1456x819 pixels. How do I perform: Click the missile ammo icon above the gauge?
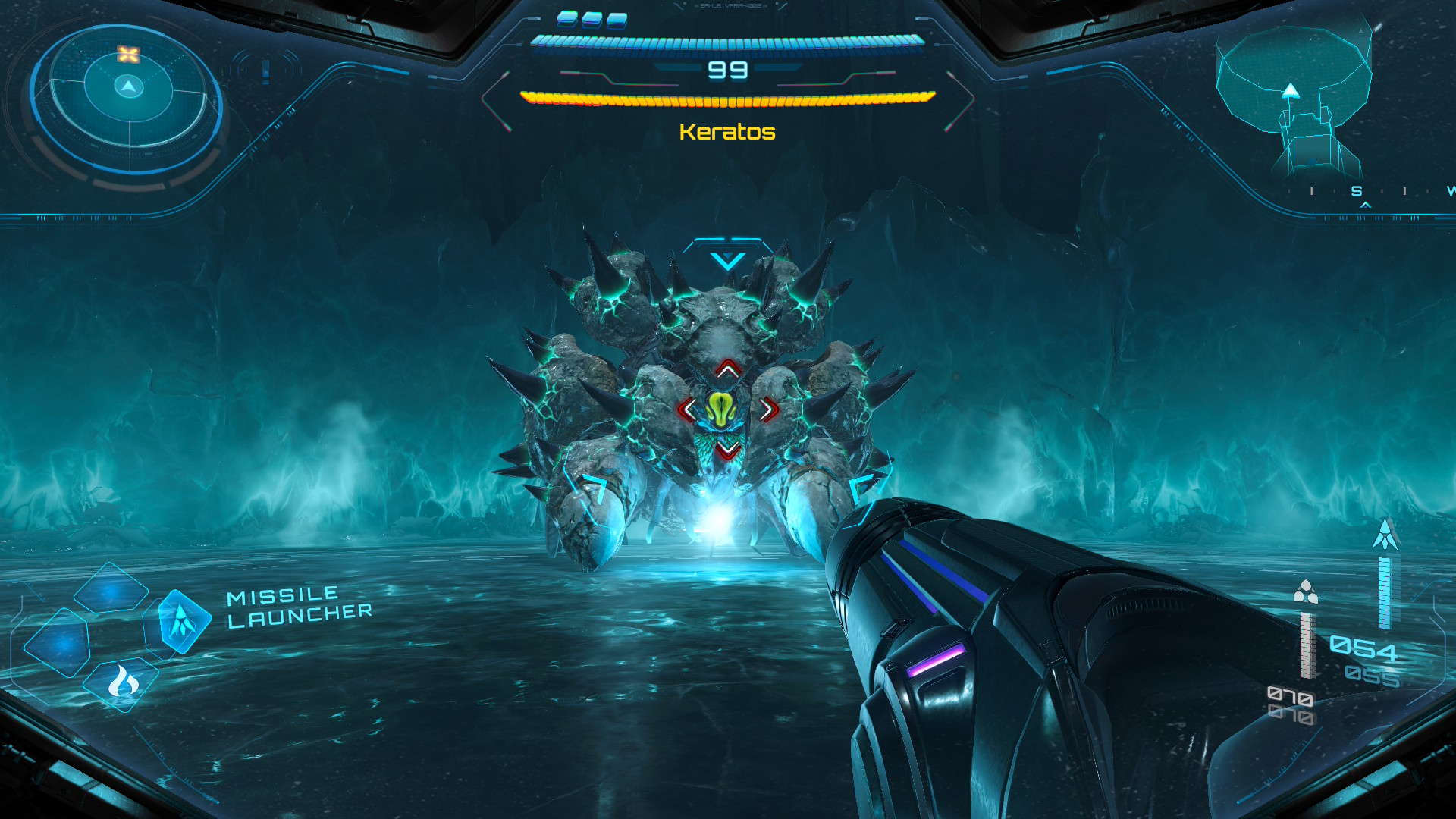[1385, 534]
